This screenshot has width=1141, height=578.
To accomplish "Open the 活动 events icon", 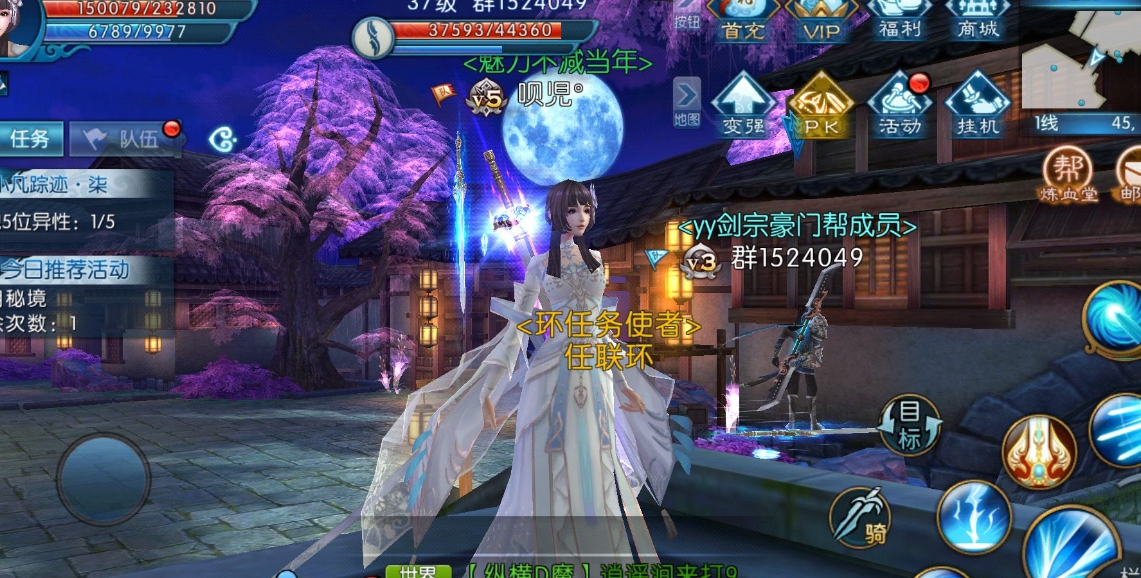I will pyautogui.click(x=899, y=105).
